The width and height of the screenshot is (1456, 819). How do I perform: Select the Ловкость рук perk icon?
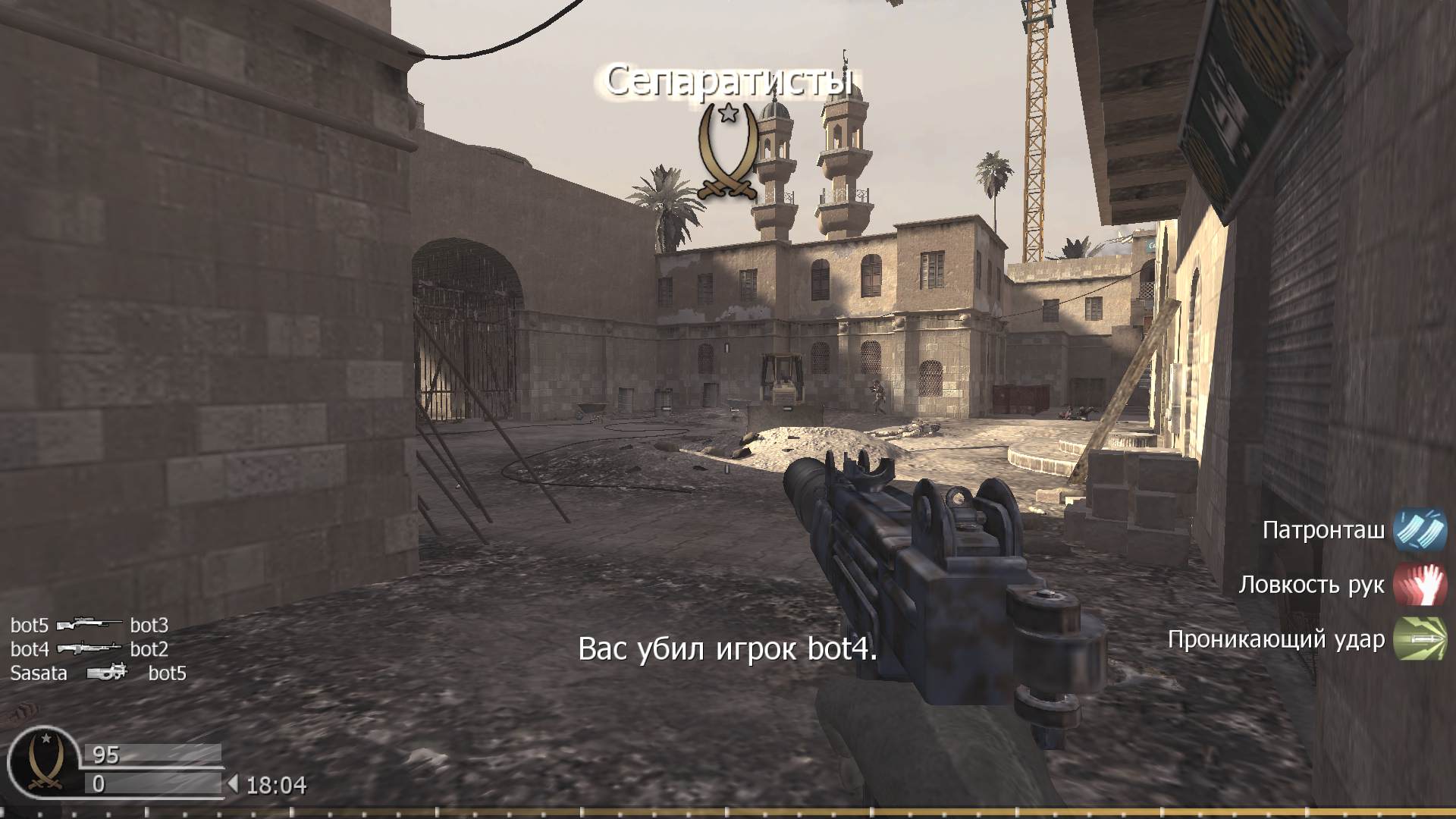pyautogui.click(x=1420, y=584)
